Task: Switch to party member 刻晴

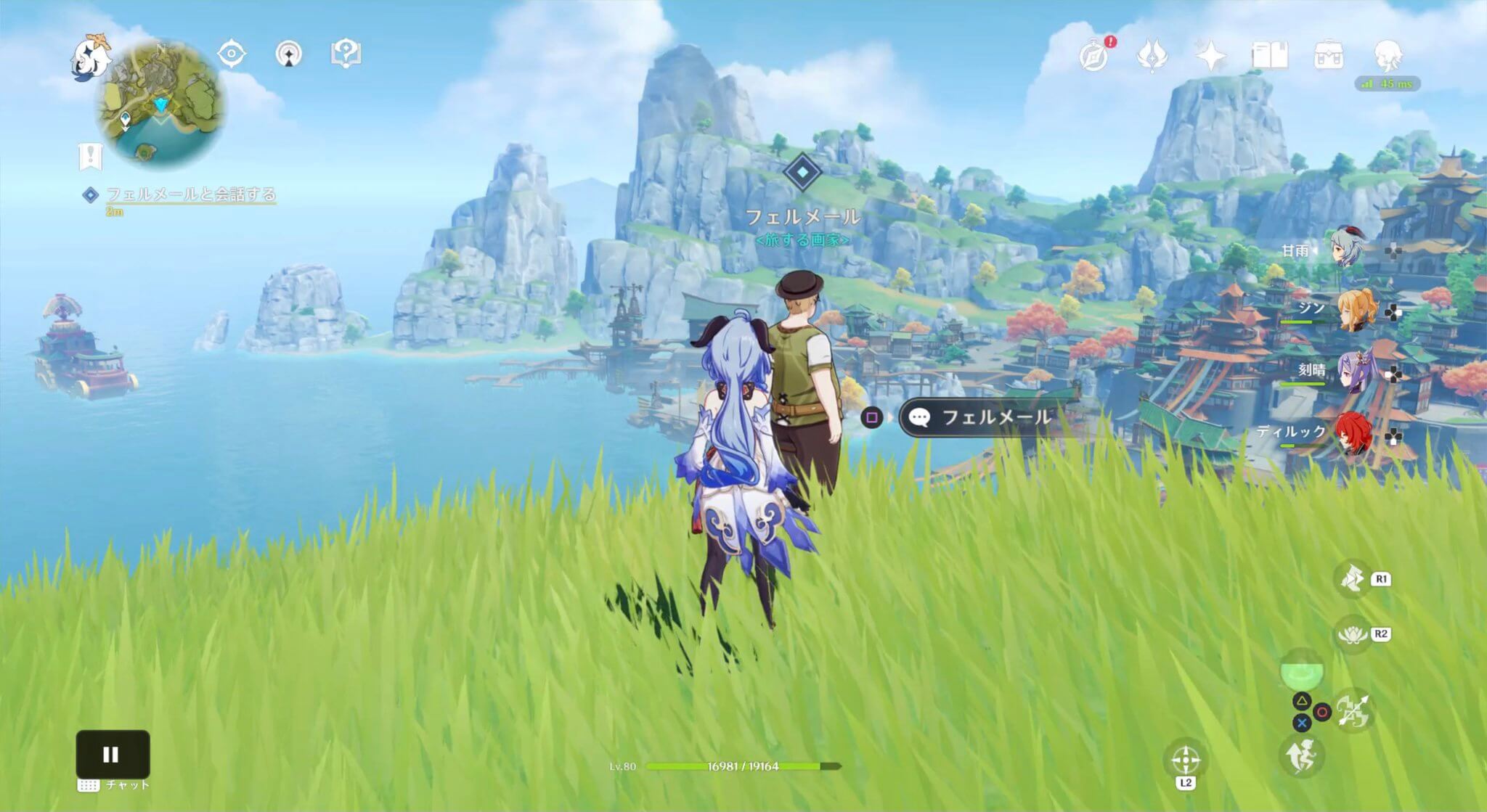Action: pyautogui.click(x=1356, y=372)
